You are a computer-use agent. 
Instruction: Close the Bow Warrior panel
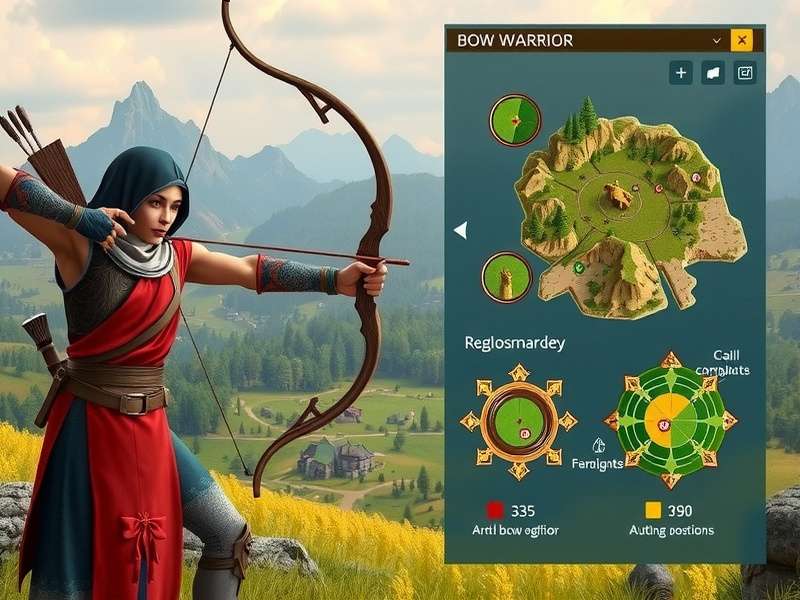tap(741, 40)
